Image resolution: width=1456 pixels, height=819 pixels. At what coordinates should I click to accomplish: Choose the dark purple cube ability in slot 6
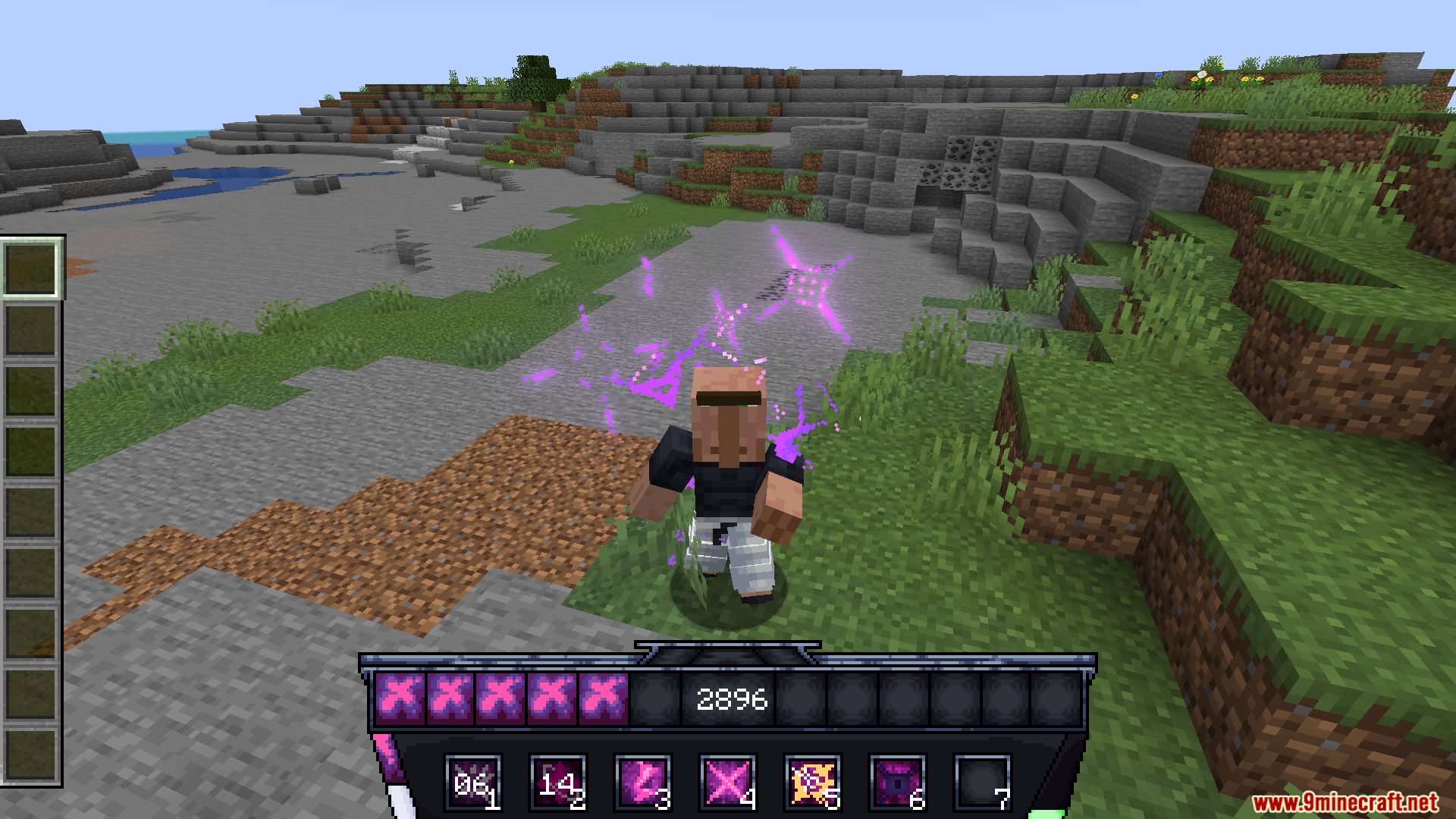pos(897,781)
